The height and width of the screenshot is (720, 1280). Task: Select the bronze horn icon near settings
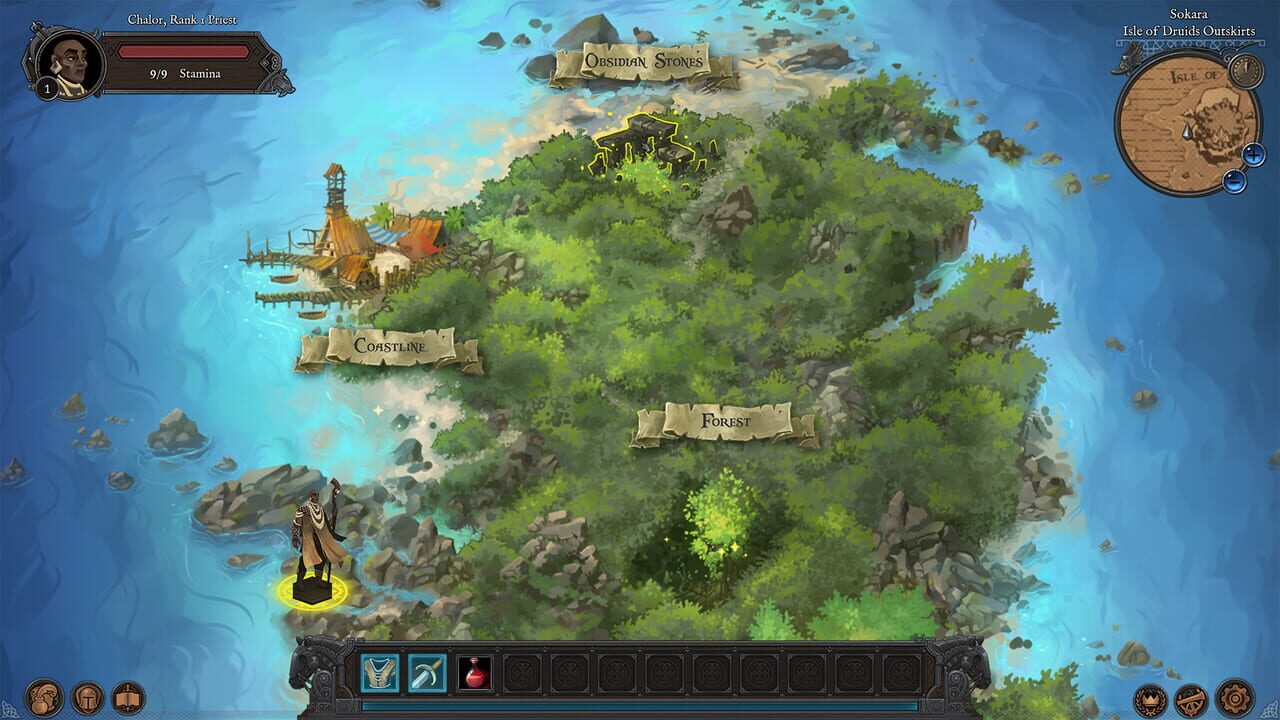coord(1190,700)
